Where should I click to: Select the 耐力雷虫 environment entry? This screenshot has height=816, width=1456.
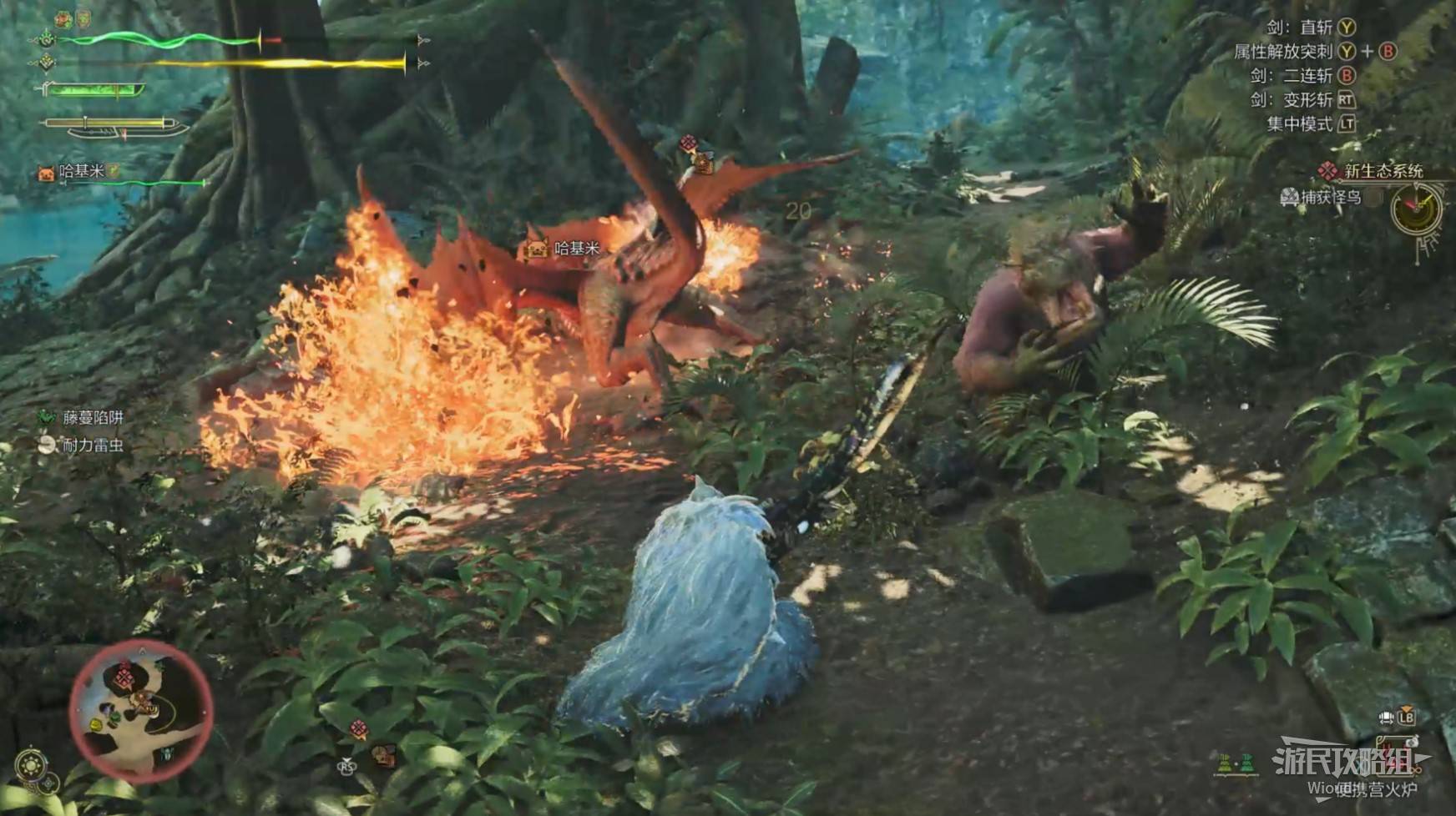pos(92,446)
